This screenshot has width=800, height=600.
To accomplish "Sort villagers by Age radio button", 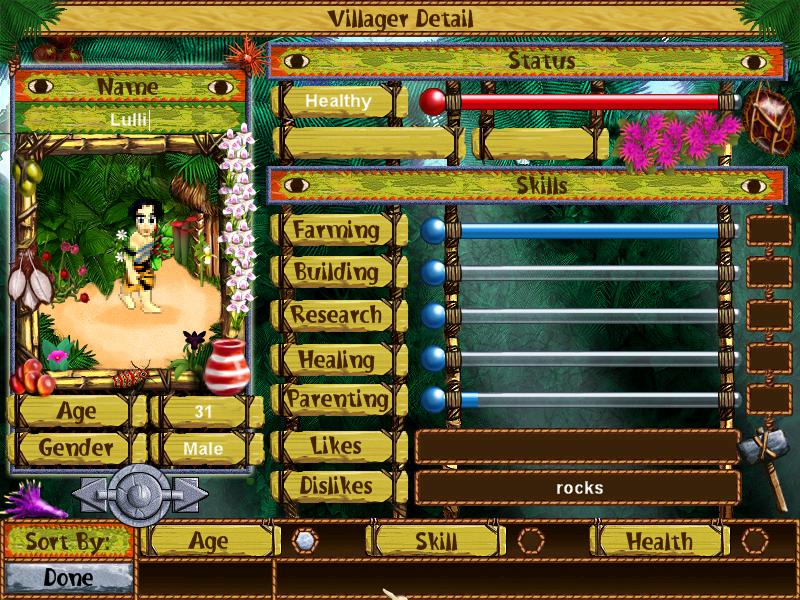I will 305,540.
